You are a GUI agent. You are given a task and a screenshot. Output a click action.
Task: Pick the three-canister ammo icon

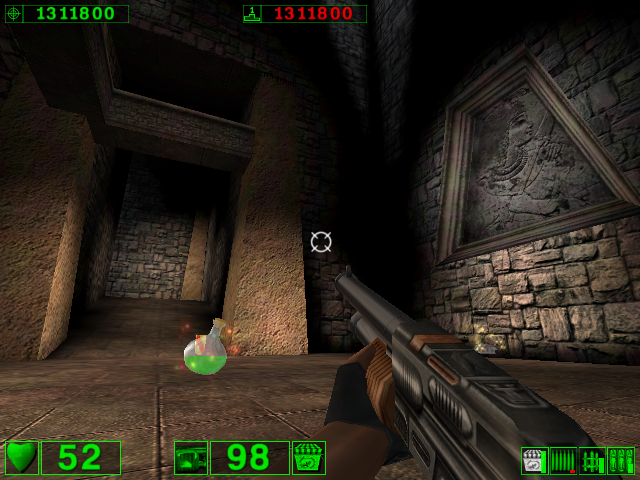pyautogui.click(x=621, y=461)
